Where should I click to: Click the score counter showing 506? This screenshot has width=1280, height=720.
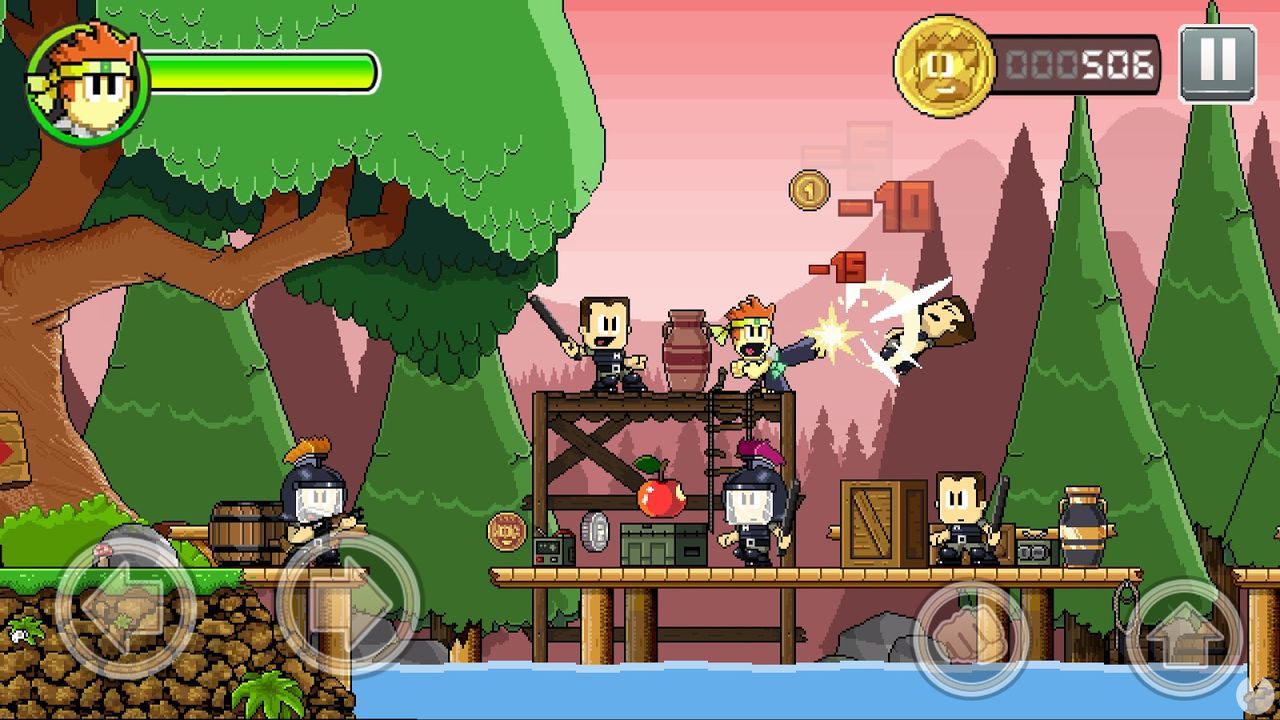pos(1080,62)
